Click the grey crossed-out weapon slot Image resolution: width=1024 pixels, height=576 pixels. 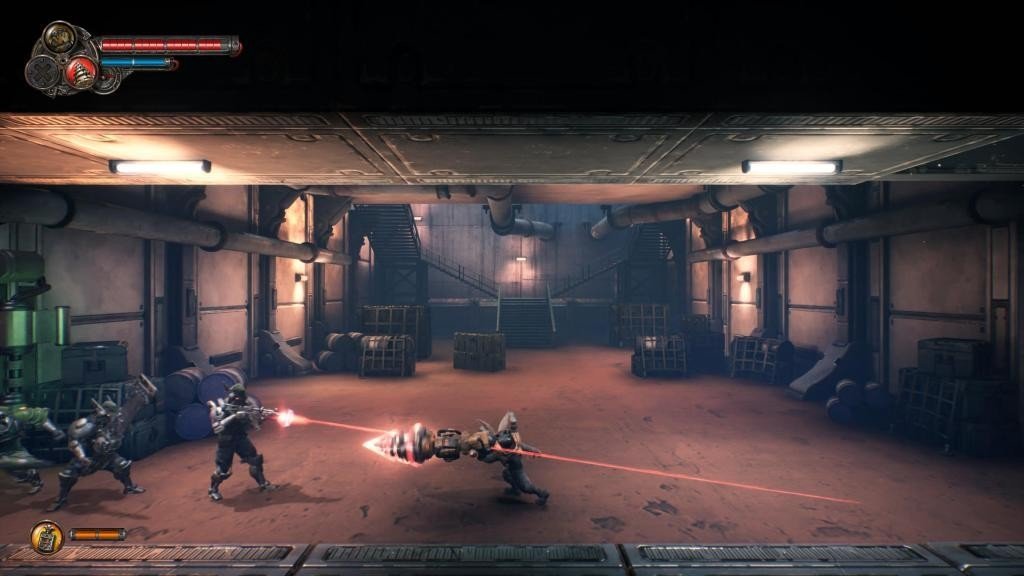pos(43,72)
